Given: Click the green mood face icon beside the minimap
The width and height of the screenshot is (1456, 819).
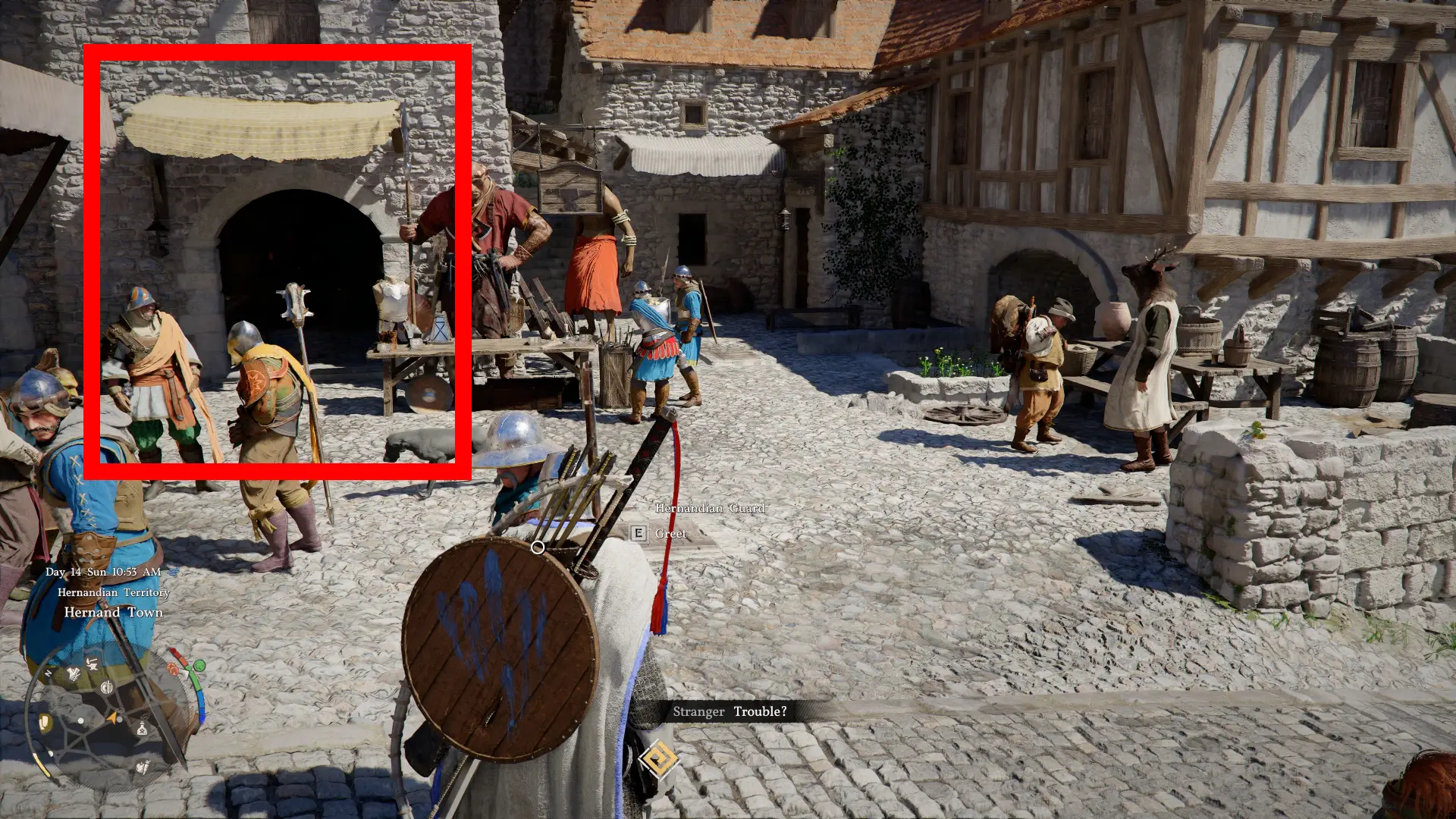Looking at the screenshot, I should (199, 666).
